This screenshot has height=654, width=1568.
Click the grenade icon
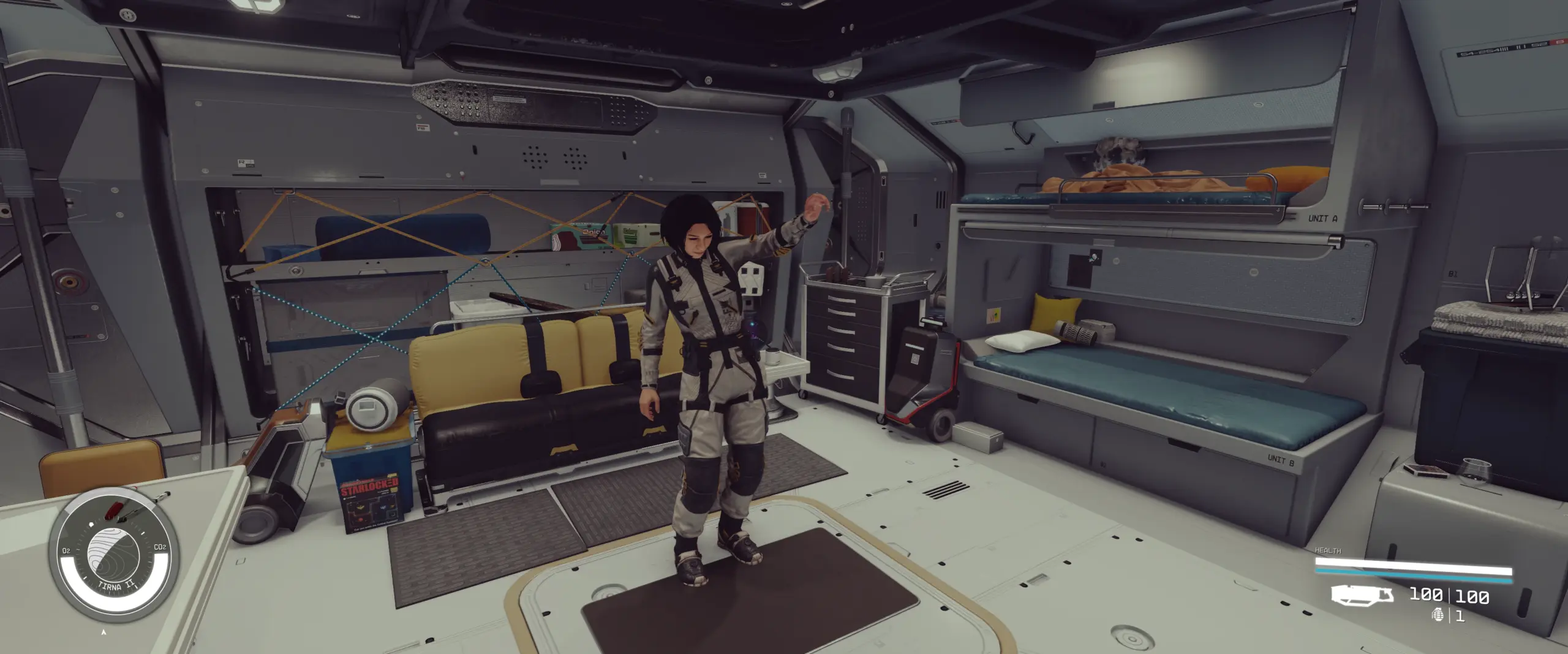click(x=1438, y=615)
